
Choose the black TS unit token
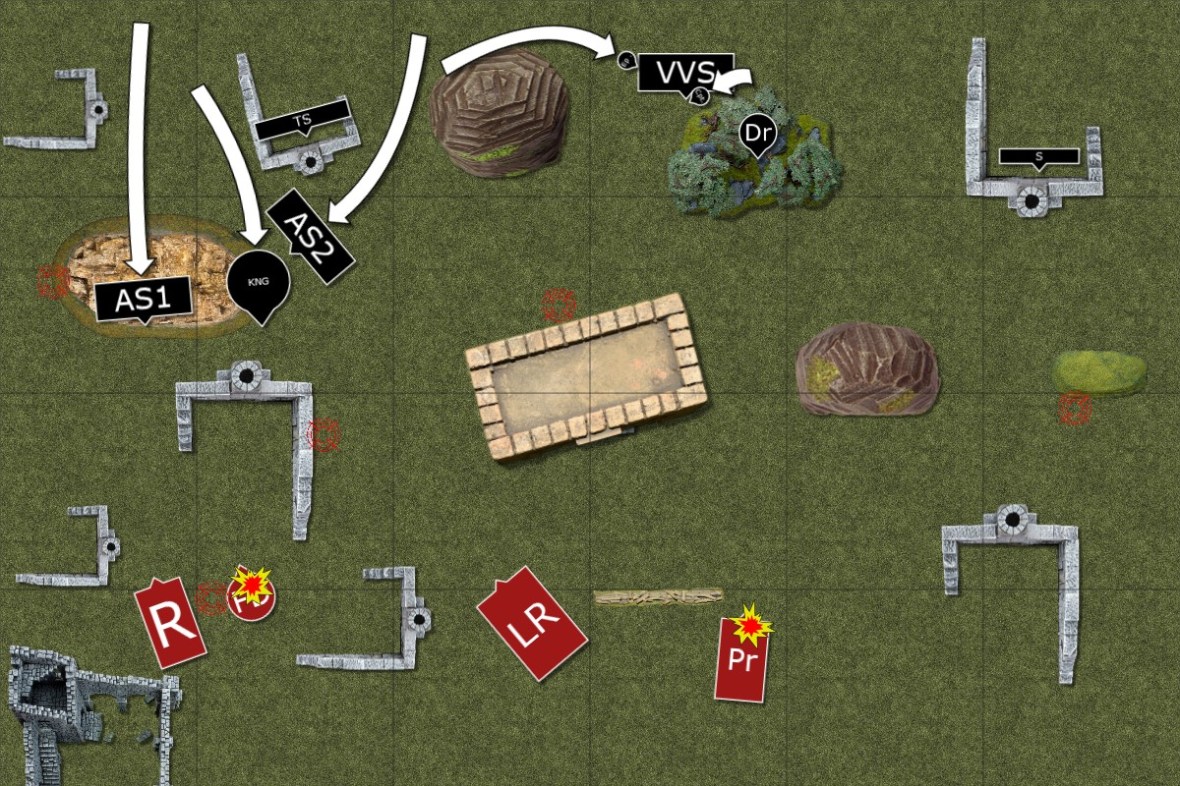[302, 121]
